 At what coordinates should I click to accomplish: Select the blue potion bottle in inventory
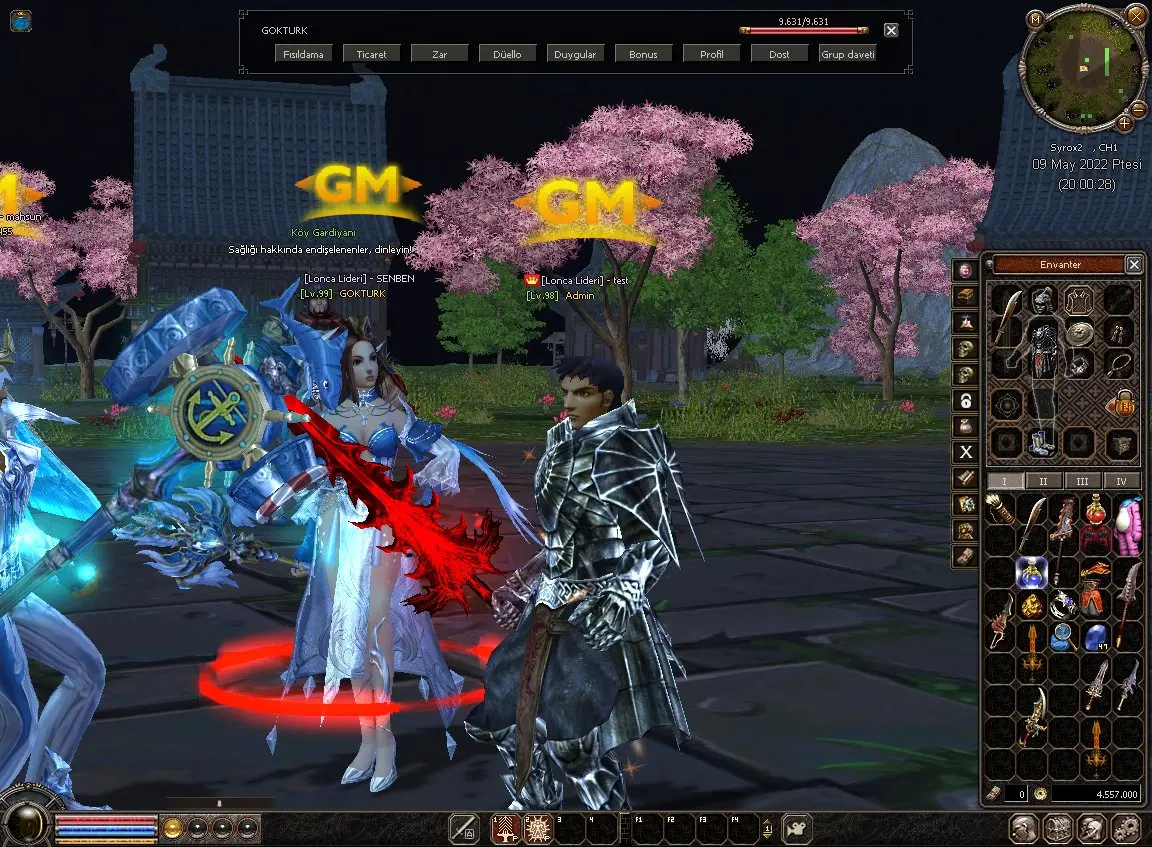click(1031, 571)
